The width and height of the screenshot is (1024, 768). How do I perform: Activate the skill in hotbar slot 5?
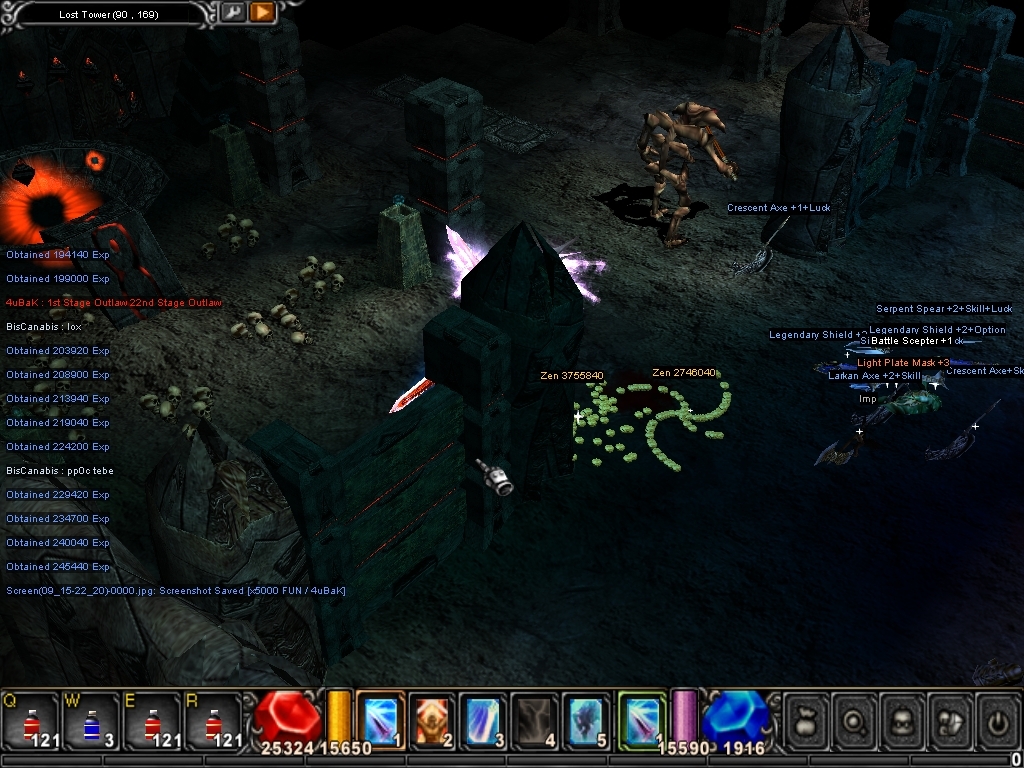click(x=588, y=720)
